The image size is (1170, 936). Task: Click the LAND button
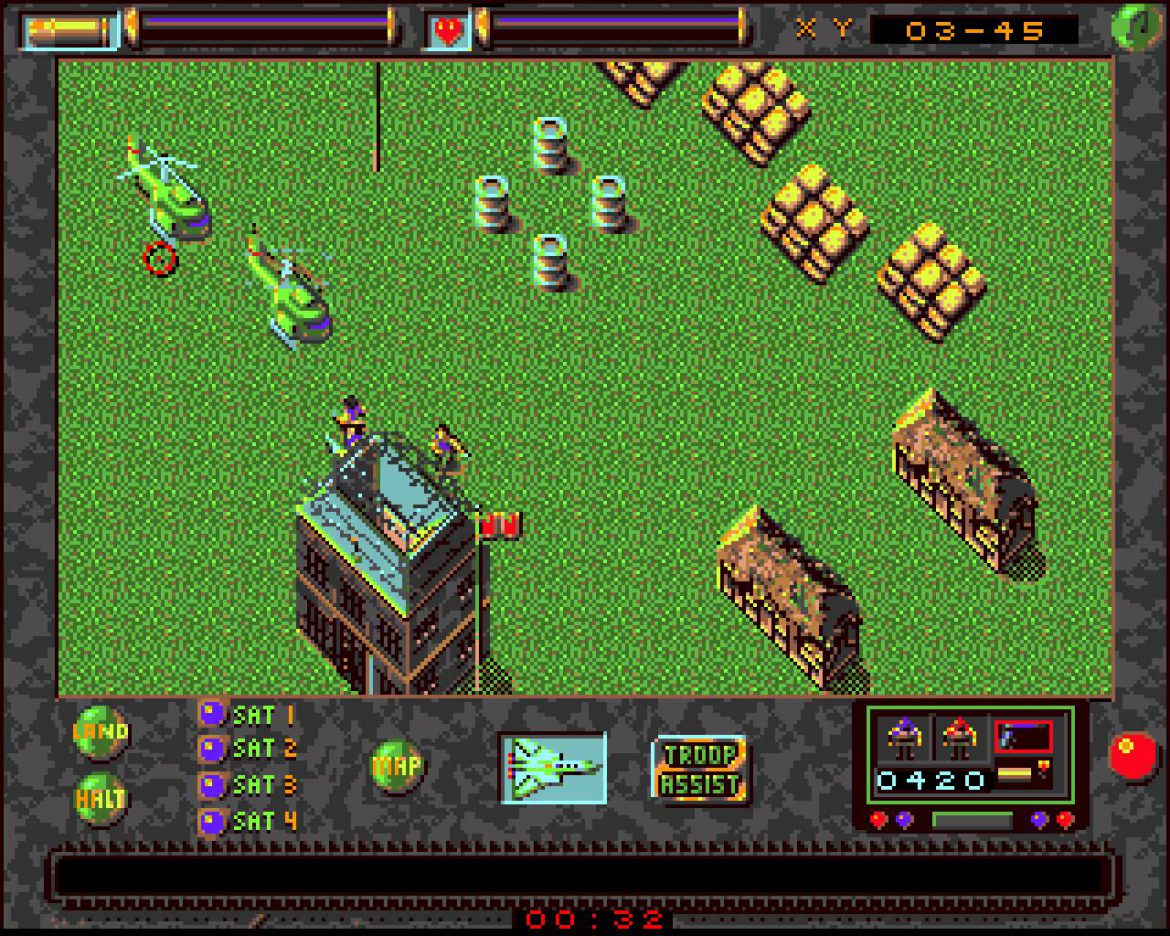pyautogui.click(x=101, y=731)
